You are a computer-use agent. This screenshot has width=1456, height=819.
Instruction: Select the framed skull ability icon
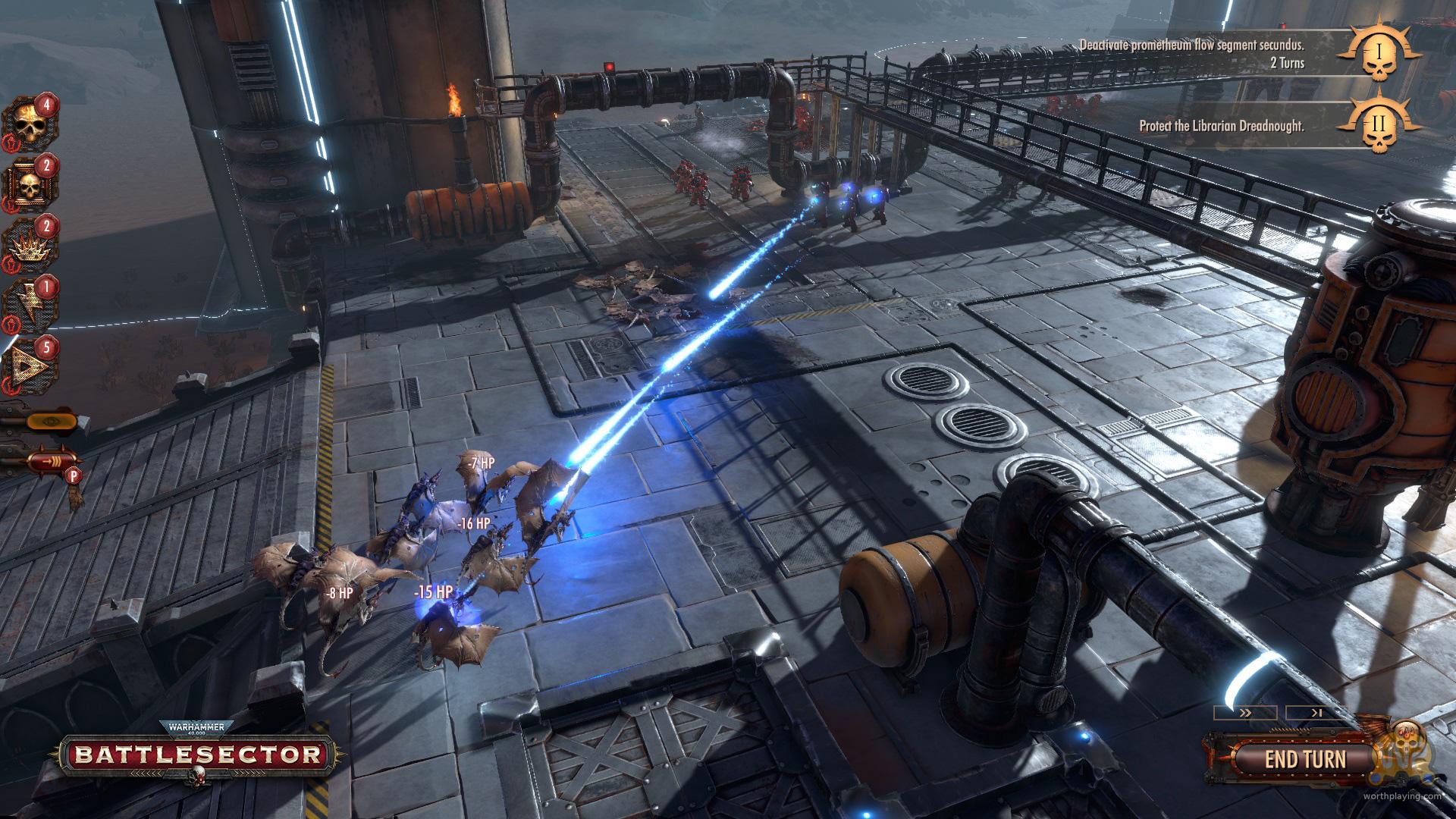coord(30,183)
